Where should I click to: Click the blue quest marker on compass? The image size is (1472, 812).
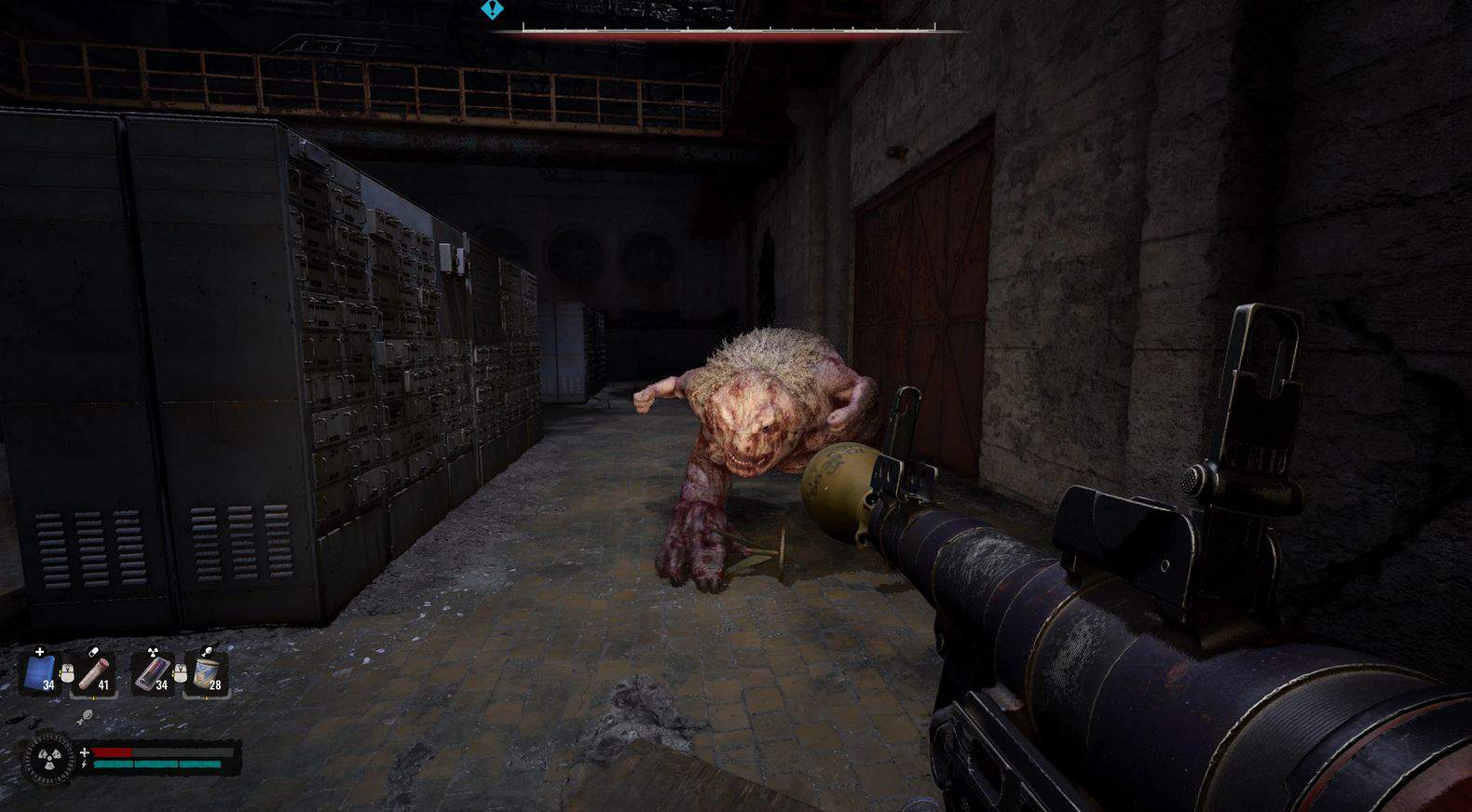tap(492, 10)
